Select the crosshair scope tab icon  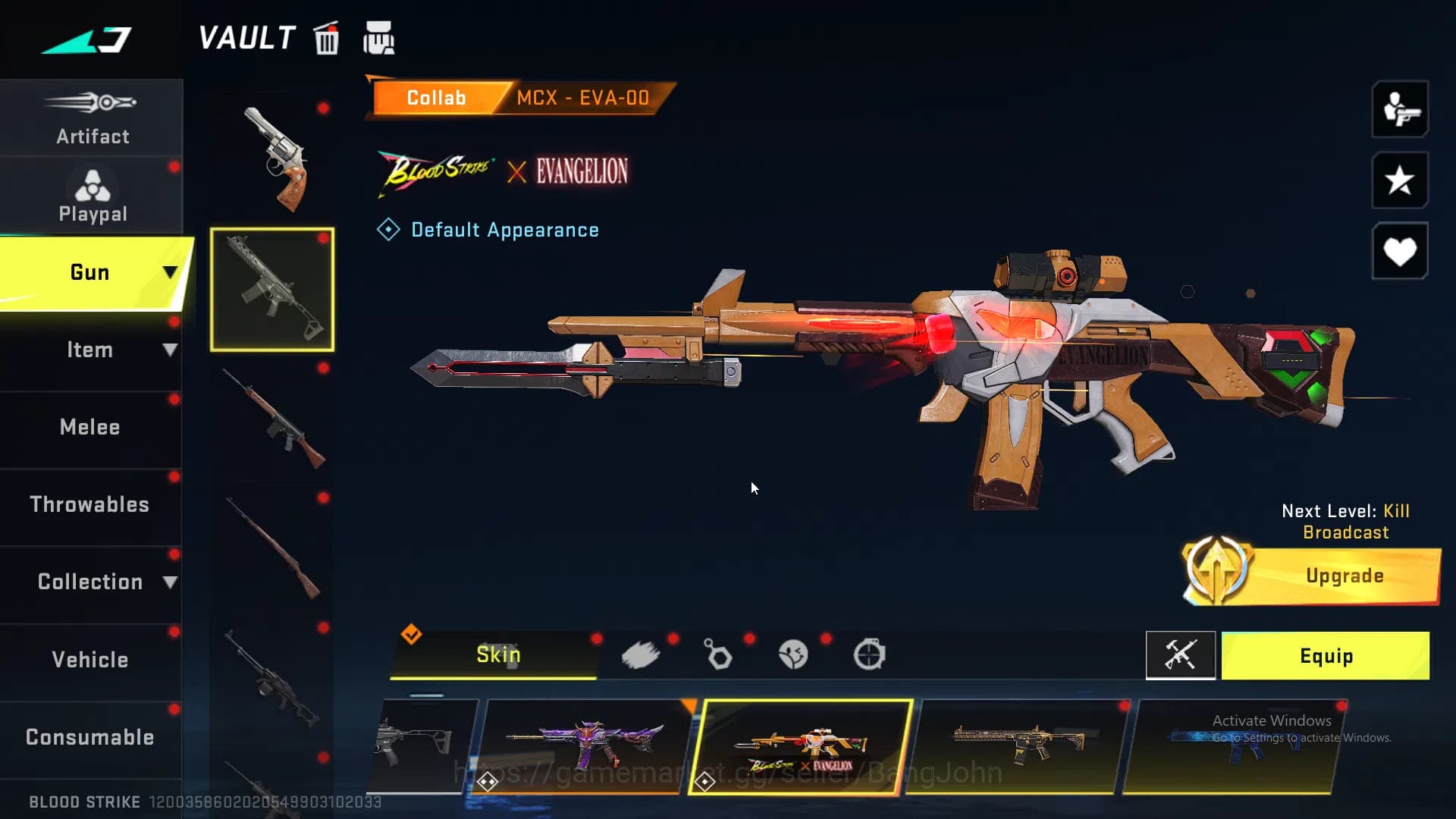click(x=869, y=655)
